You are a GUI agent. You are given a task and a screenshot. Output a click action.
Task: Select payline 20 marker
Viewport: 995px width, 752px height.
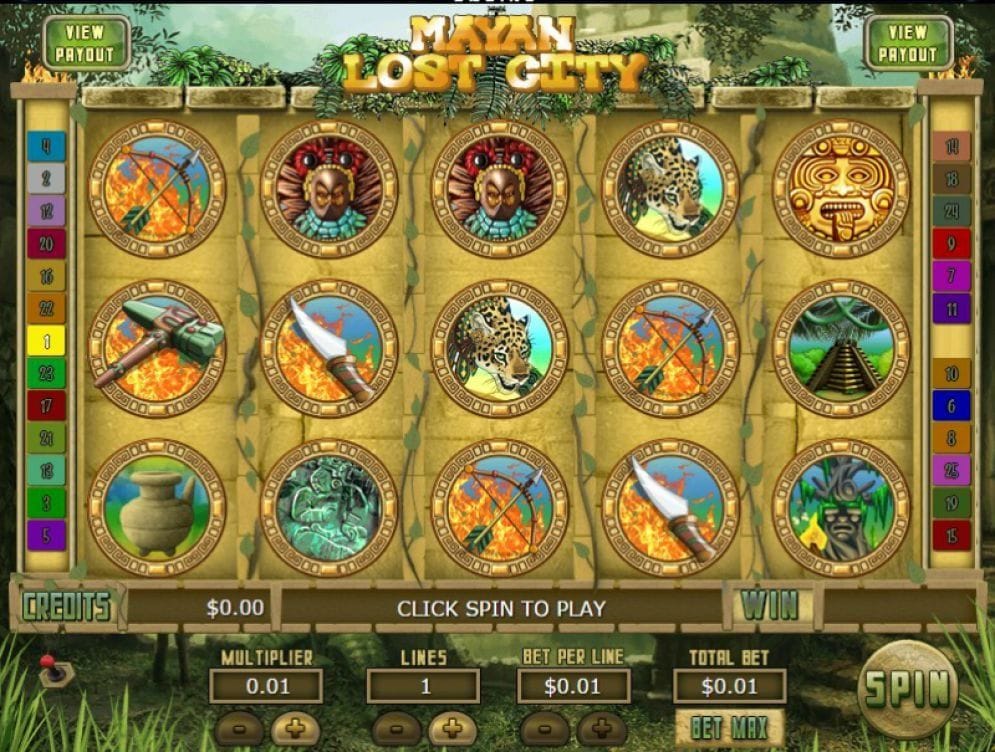[x=46, y=243]
